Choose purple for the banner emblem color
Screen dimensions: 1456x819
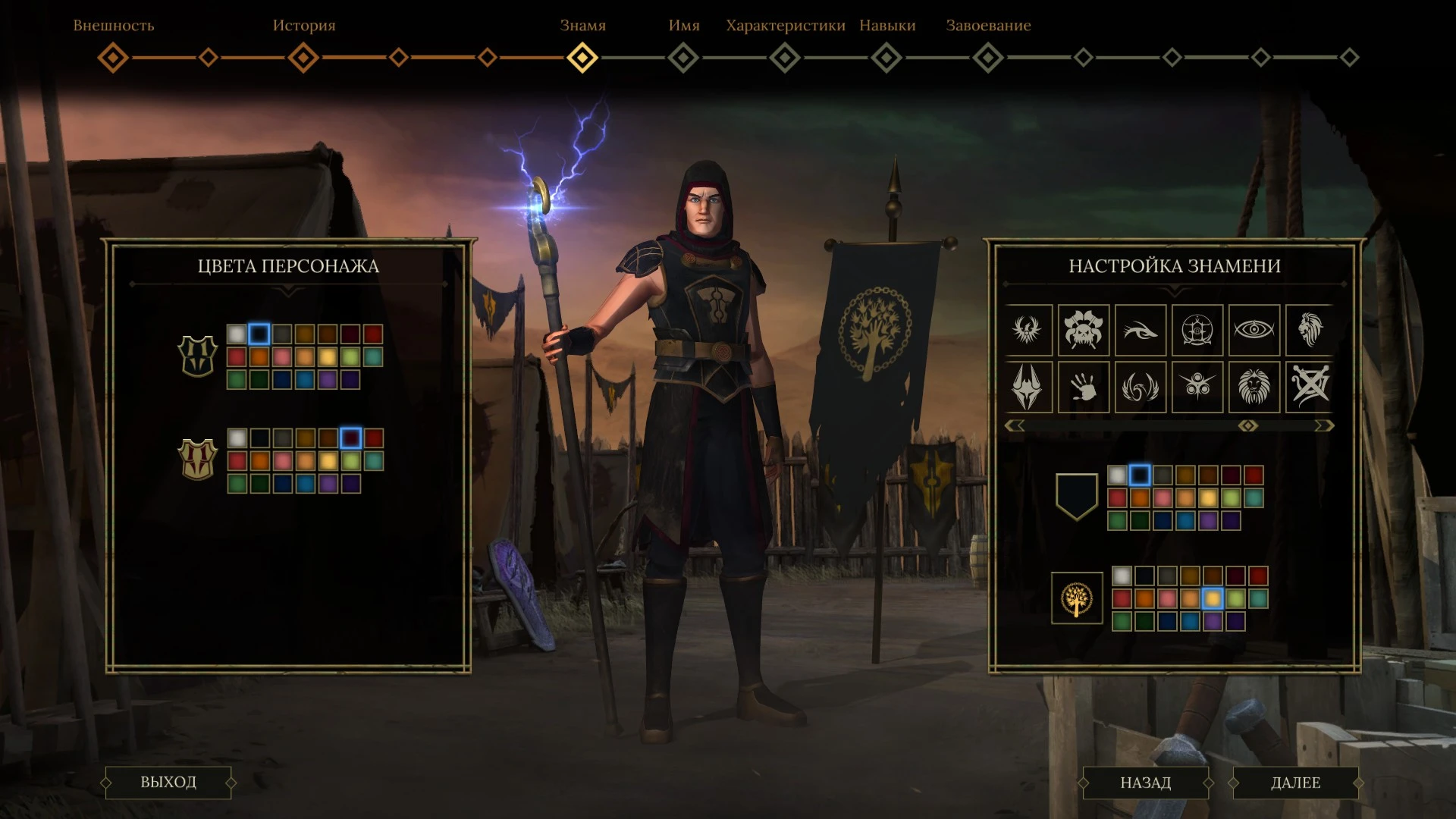1213,622
